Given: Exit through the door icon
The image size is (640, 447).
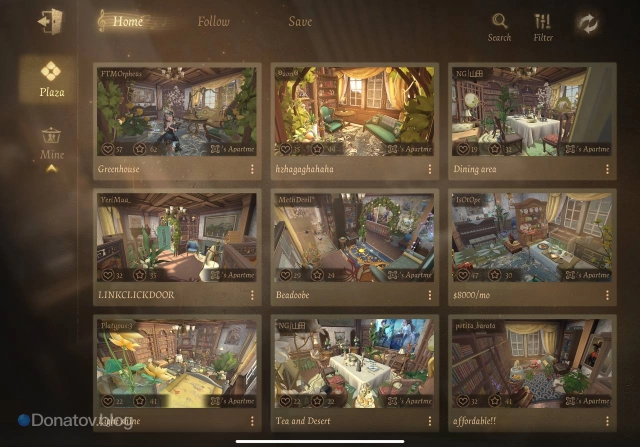Looking at the screenshot, I should coord(48,22).
